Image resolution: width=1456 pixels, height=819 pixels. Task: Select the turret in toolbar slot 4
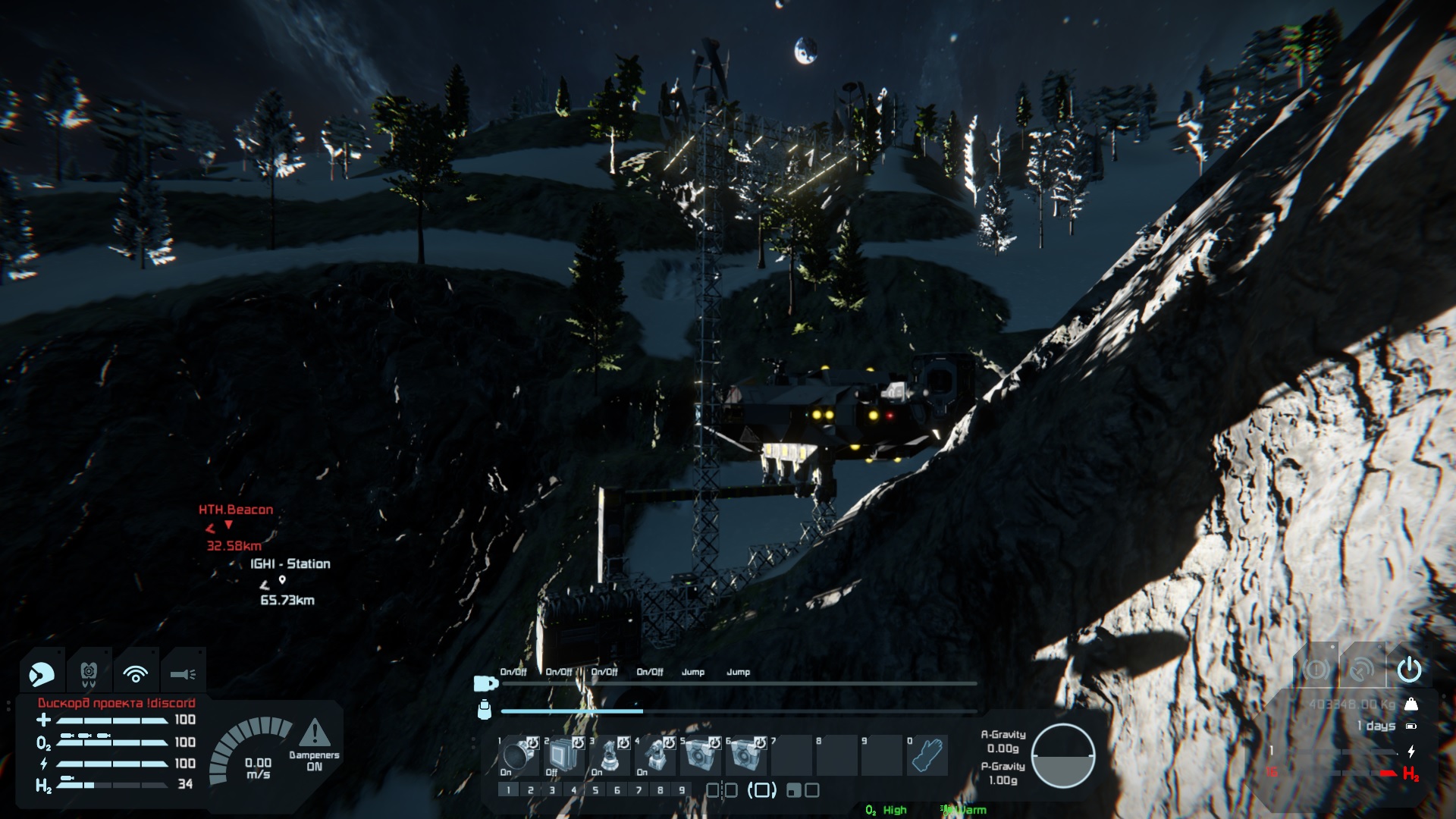tap(654, 755)
